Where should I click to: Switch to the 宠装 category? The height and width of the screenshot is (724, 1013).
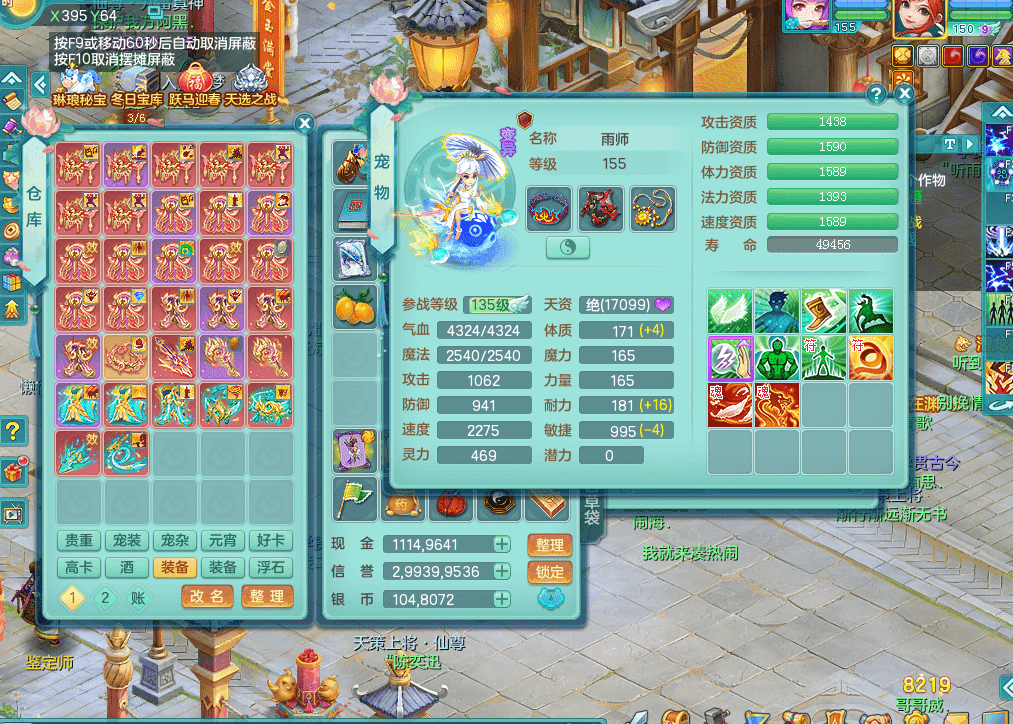click(127, 541)
